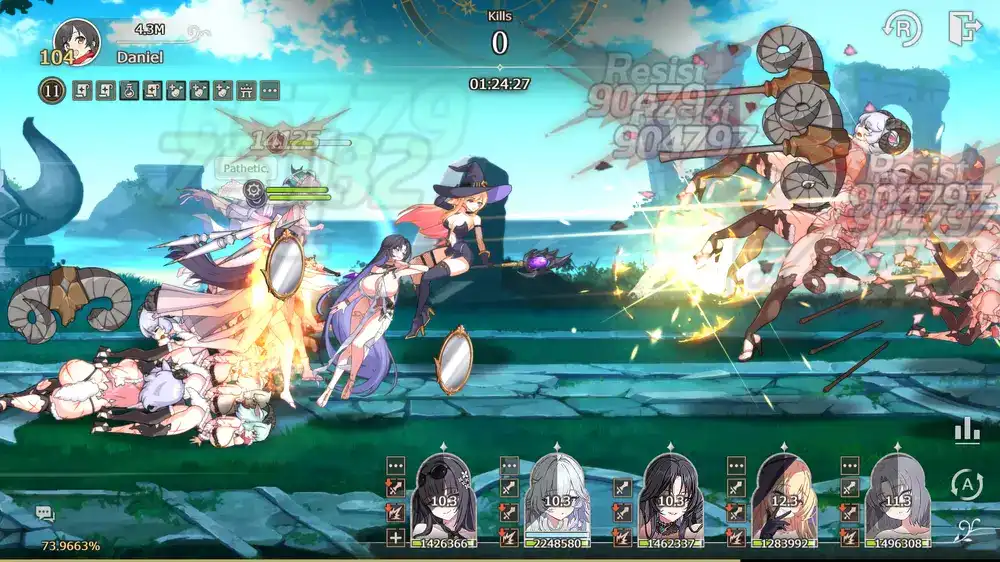Expand the buff list with the ellipsis button
Image resolution: width=1000 pixels, height=562 pixels.
pyautogui.click(x=270, y=91)
